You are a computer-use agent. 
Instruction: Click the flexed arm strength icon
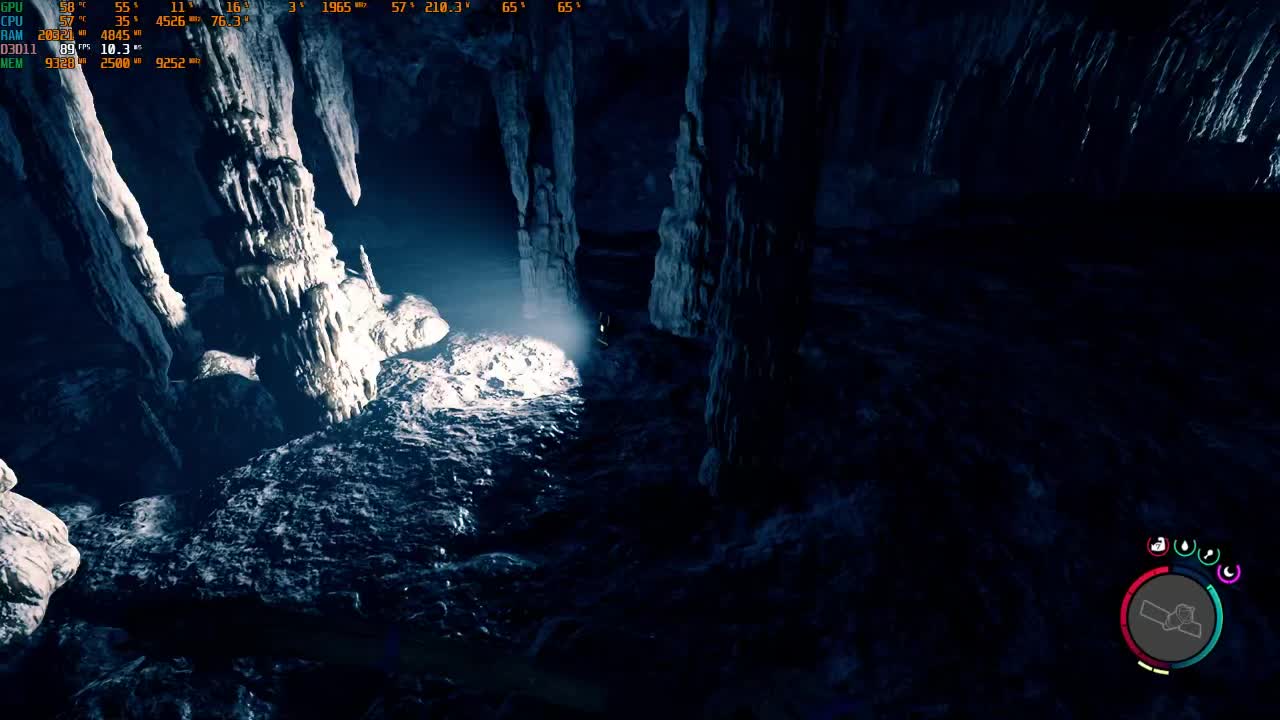1158,546
